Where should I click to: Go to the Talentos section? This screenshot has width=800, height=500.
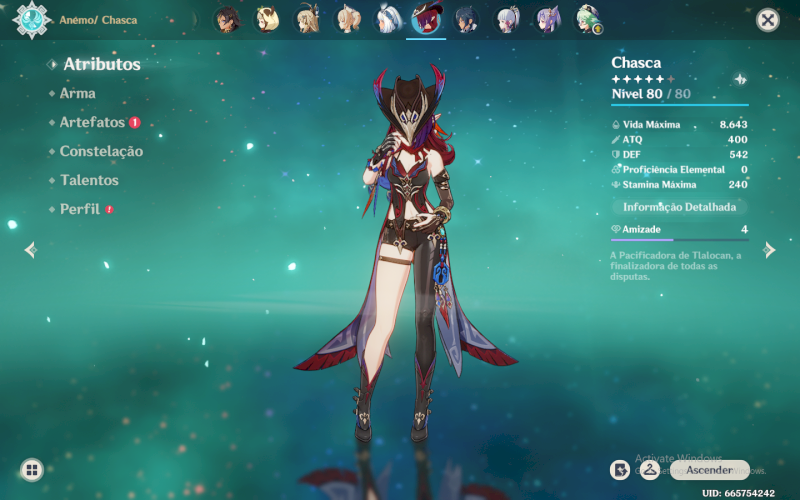[89, 180]
